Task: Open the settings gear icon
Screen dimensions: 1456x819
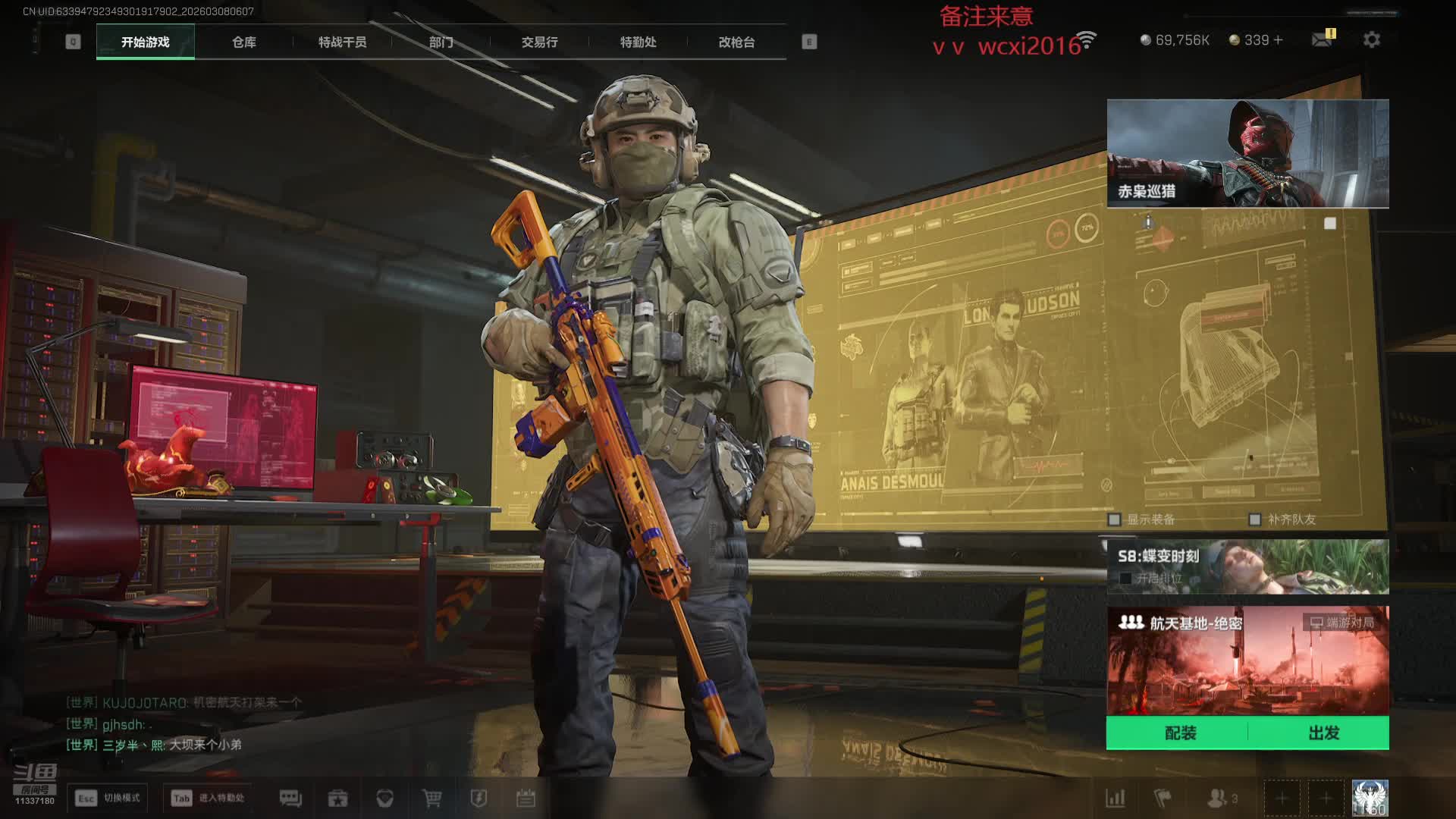Action: [1371, 40]
